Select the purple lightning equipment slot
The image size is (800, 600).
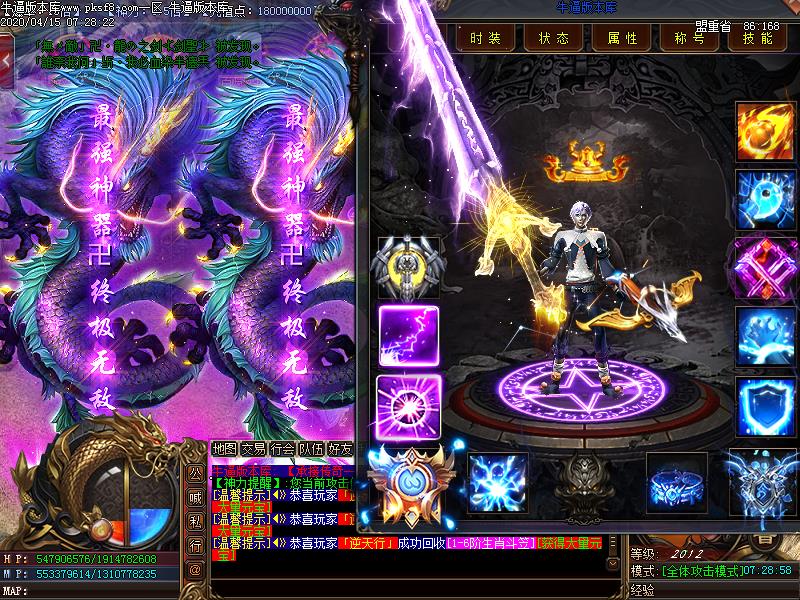409,335
